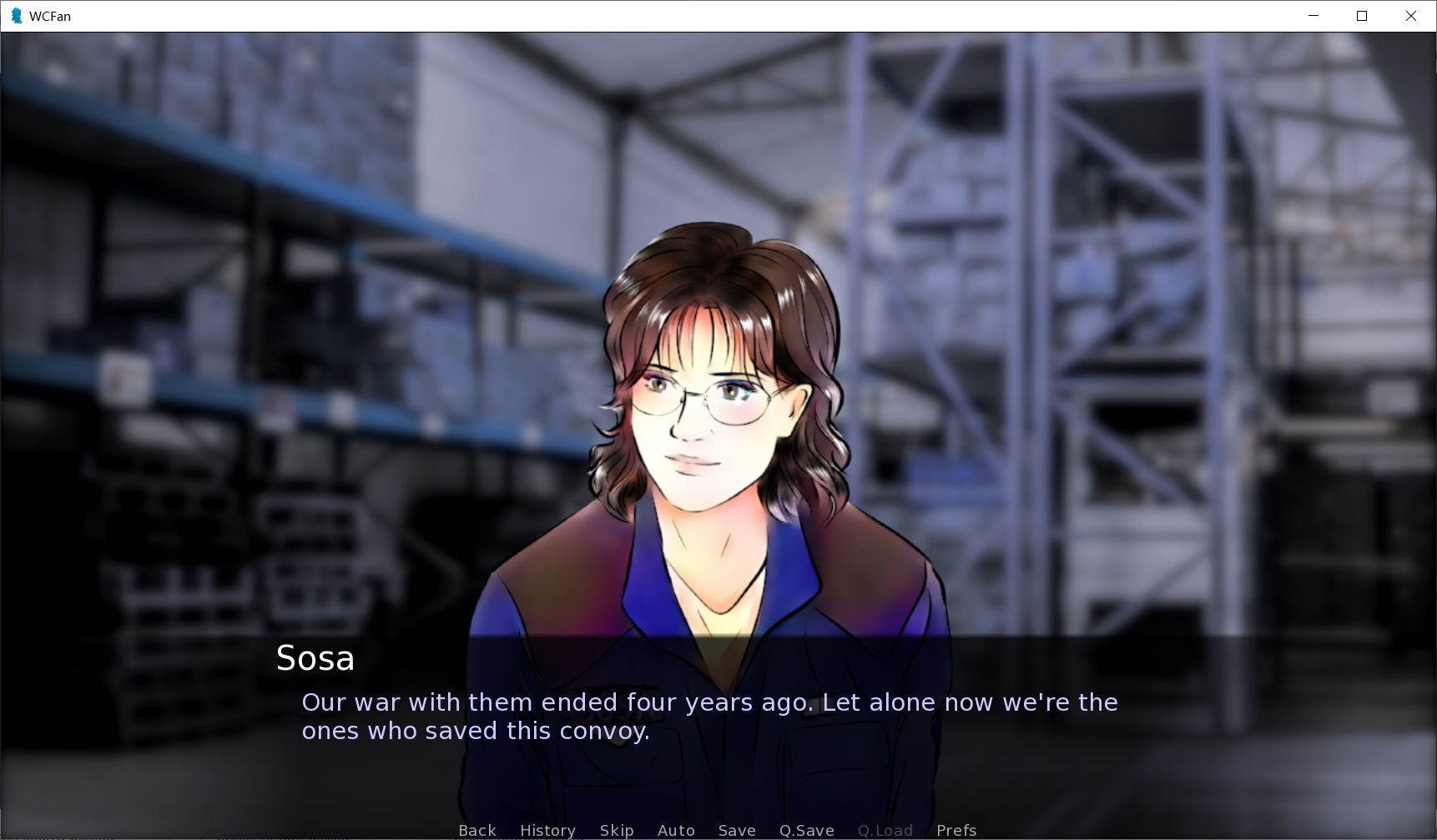Minimize the WCFan window

tap(1313, 16)
